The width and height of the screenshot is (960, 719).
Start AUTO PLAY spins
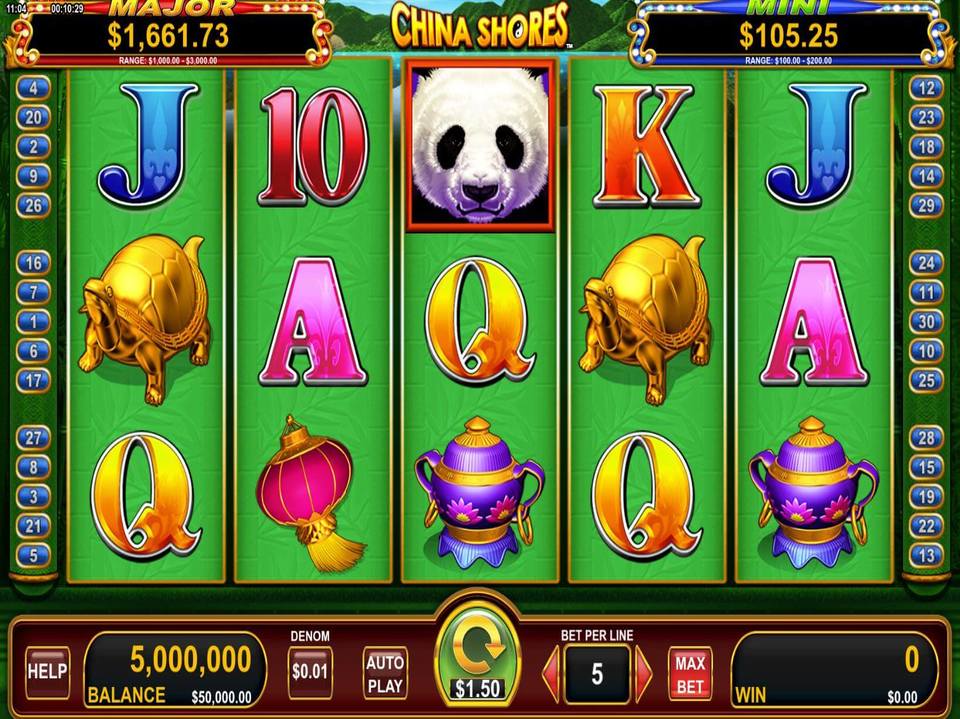[x=385, y=672]
